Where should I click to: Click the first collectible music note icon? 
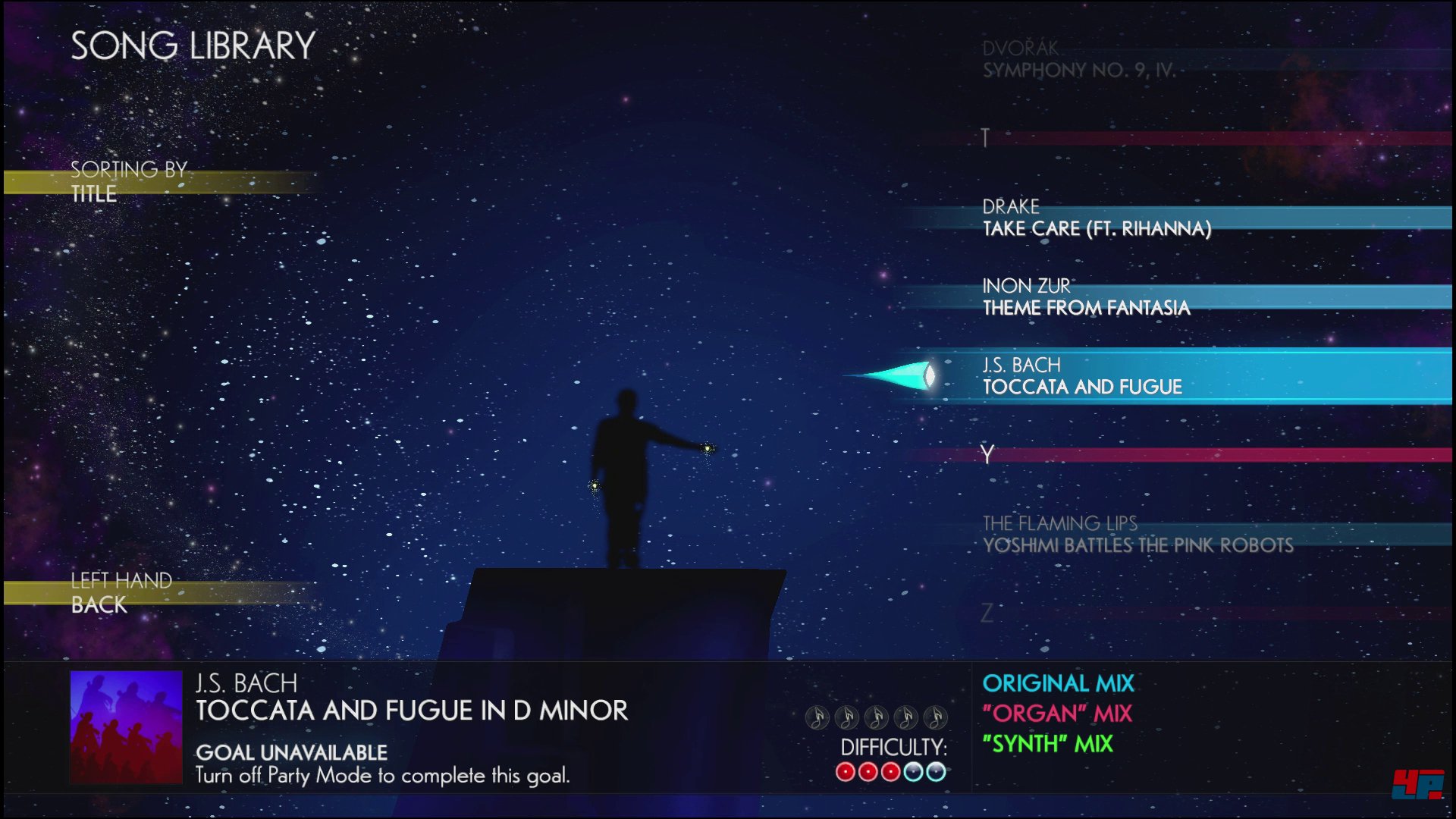pyautogui.click(x=819, y=717)
